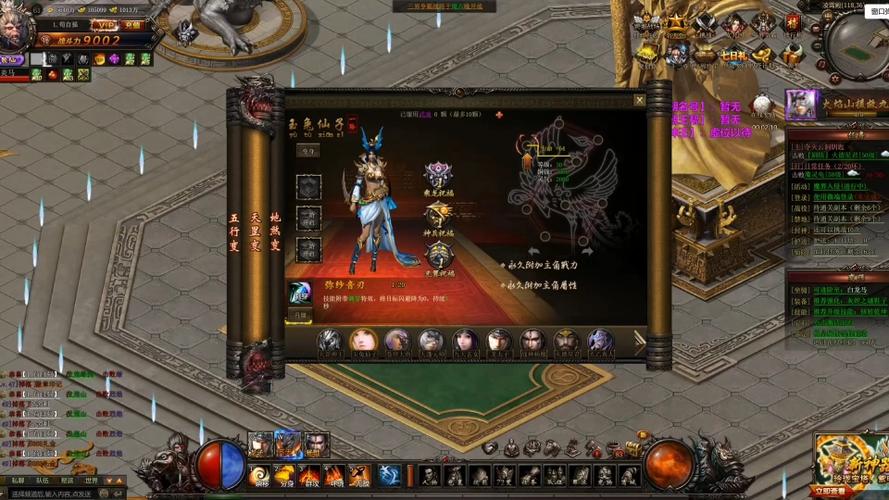Switch the chat to the 世界 channel
889x500 pixels.
click(x=92, y=480)
